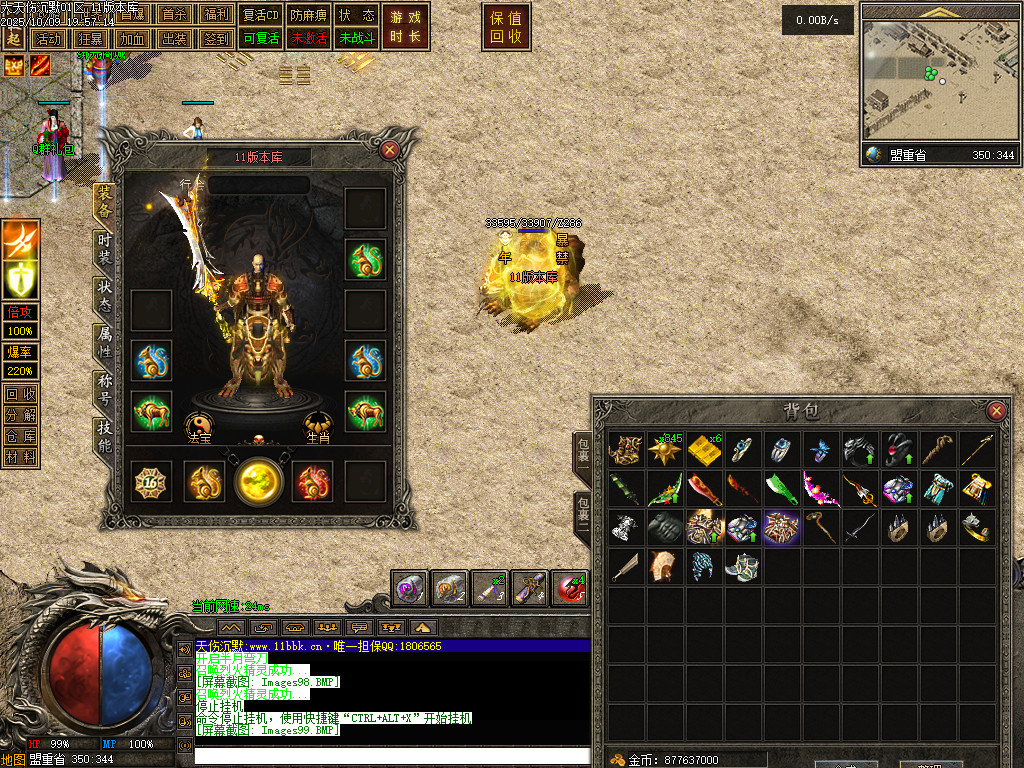This screenshot has height=768, width=1024.
Task: Select the pink bow item in backpack
Action: [820, 489]
